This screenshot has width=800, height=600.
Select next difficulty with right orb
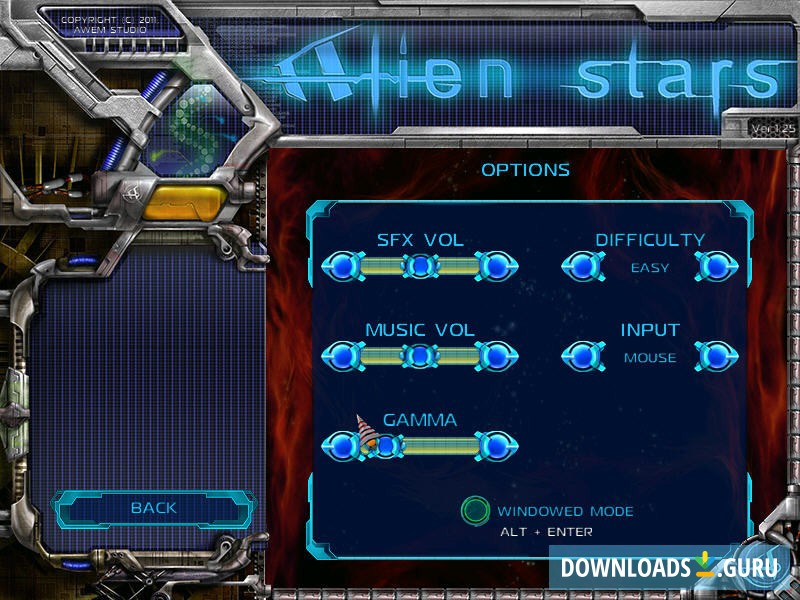point(715,266)
